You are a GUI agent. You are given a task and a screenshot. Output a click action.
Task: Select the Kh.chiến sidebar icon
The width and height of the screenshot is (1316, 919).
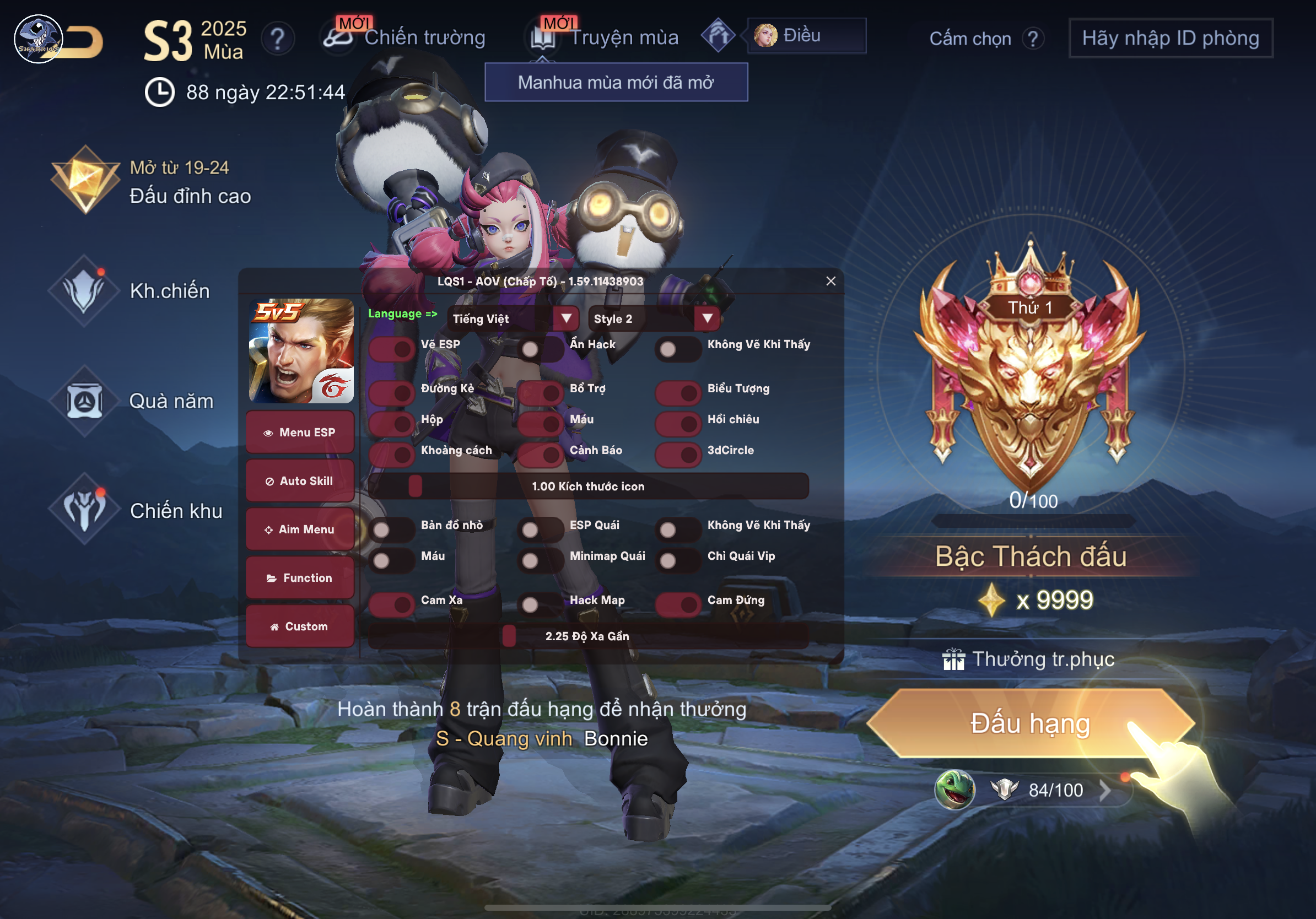pos(85,291)
